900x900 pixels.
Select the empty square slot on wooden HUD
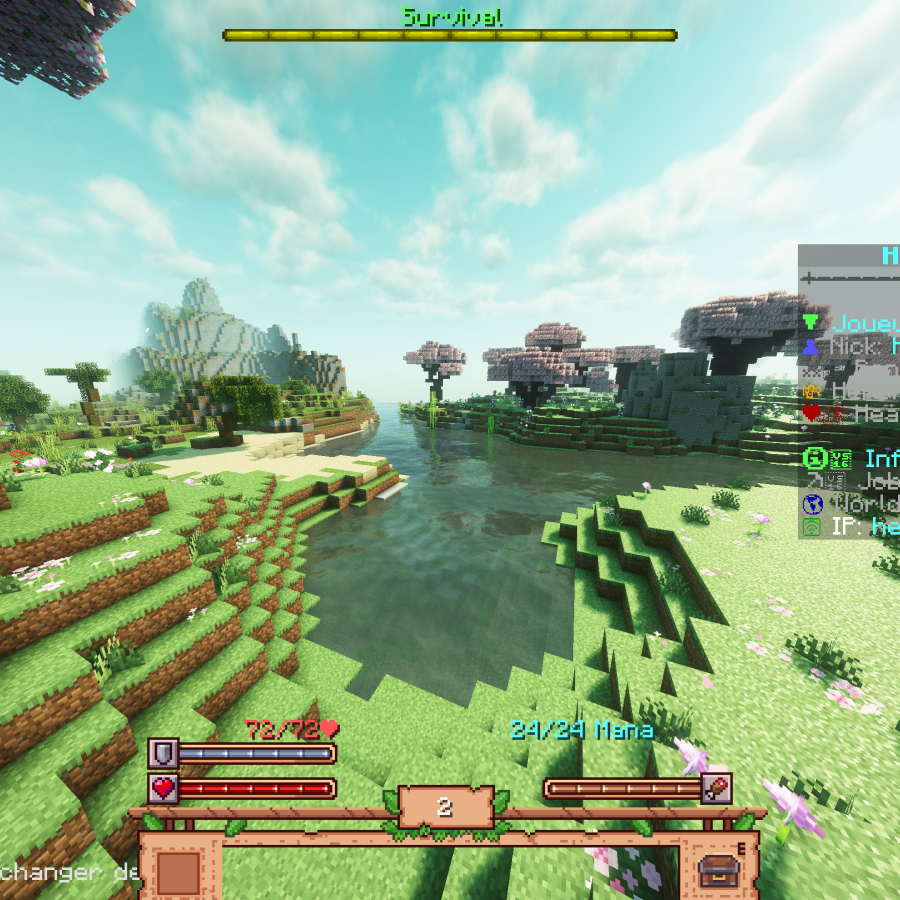[x=179, y=872]
